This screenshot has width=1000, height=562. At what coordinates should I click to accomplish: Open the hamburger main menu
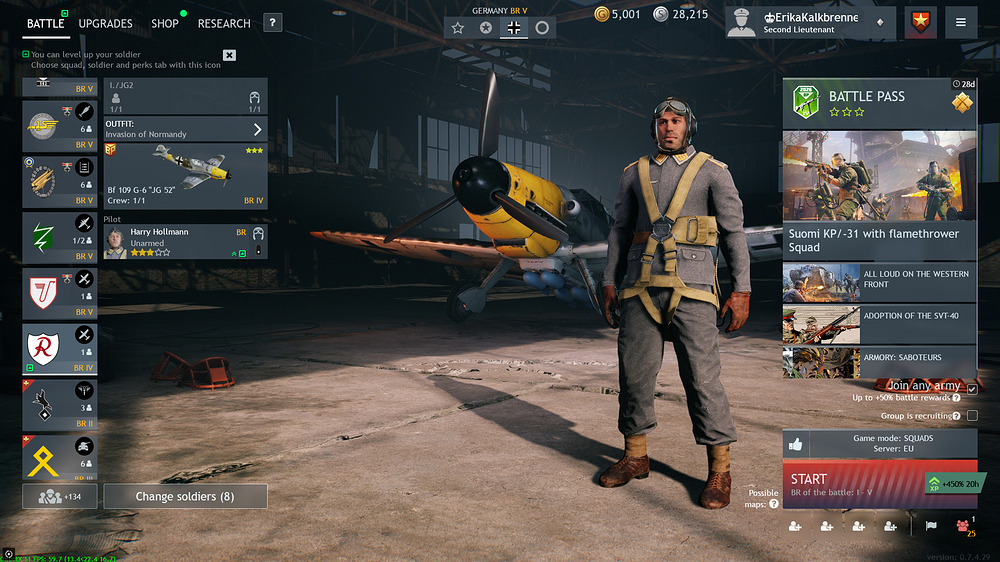click(960, 22)
